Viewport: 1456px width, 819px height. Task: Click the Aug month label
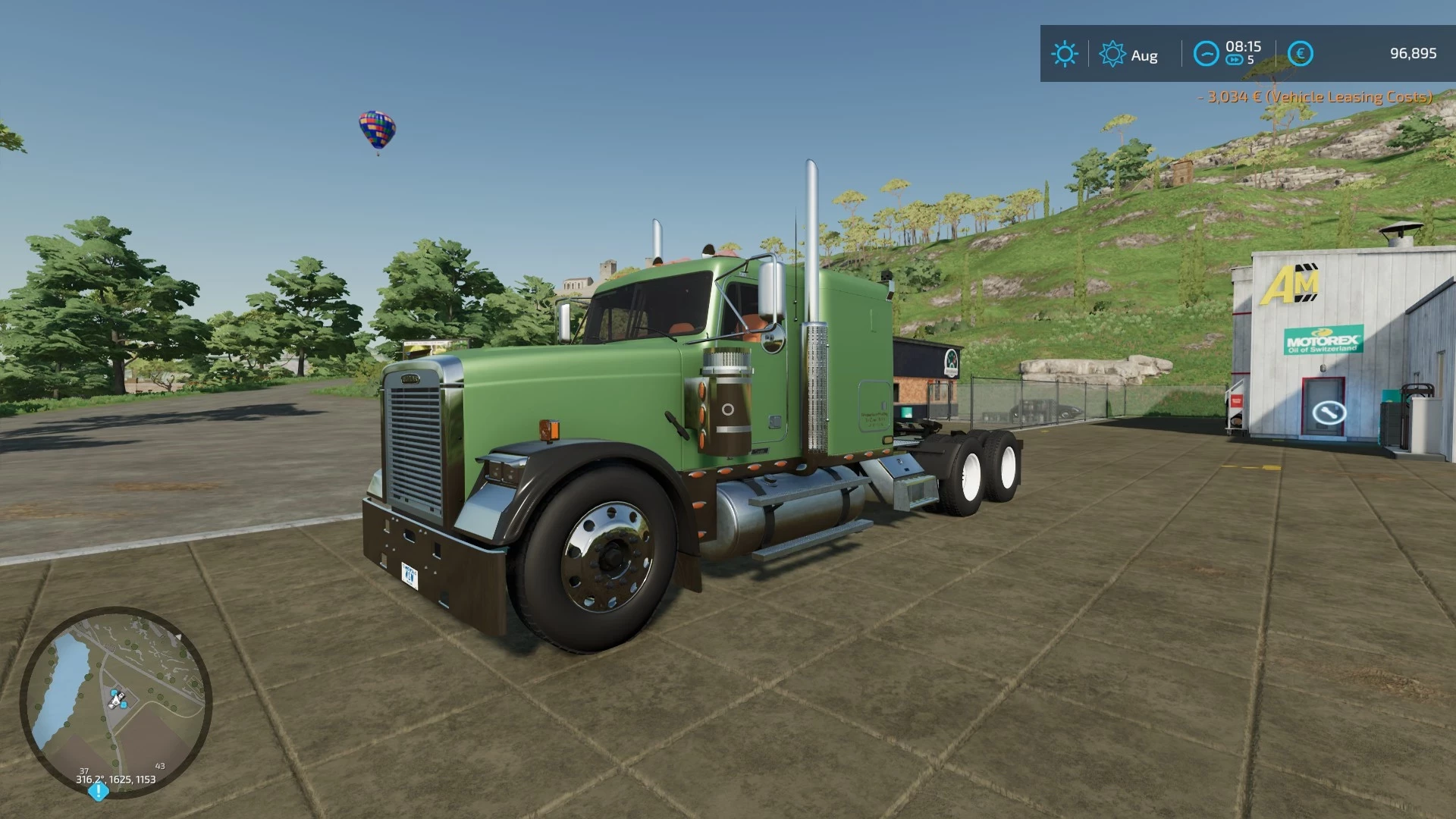[1144, 55]
